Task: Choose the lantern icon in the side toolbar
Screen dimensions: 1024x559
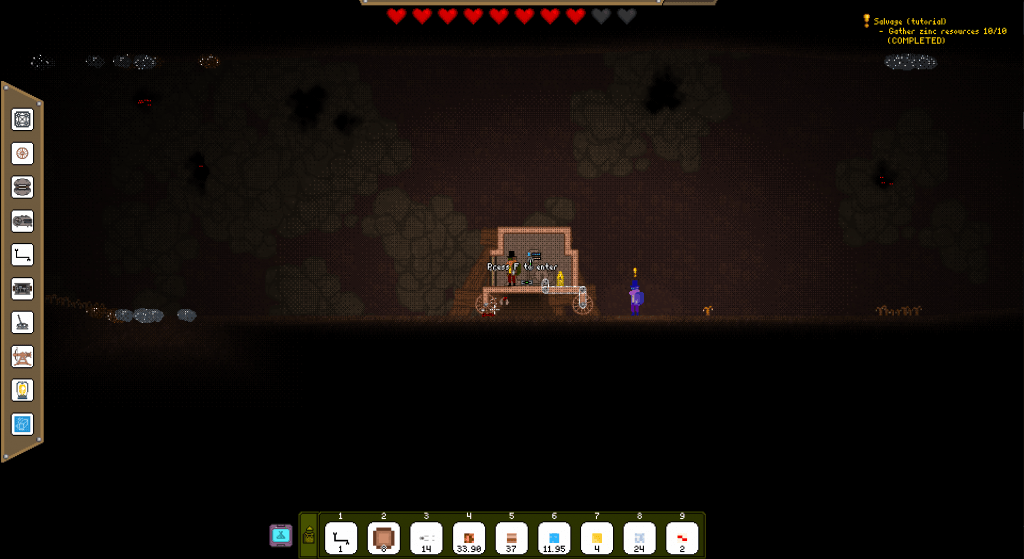Action: [23, 390]
